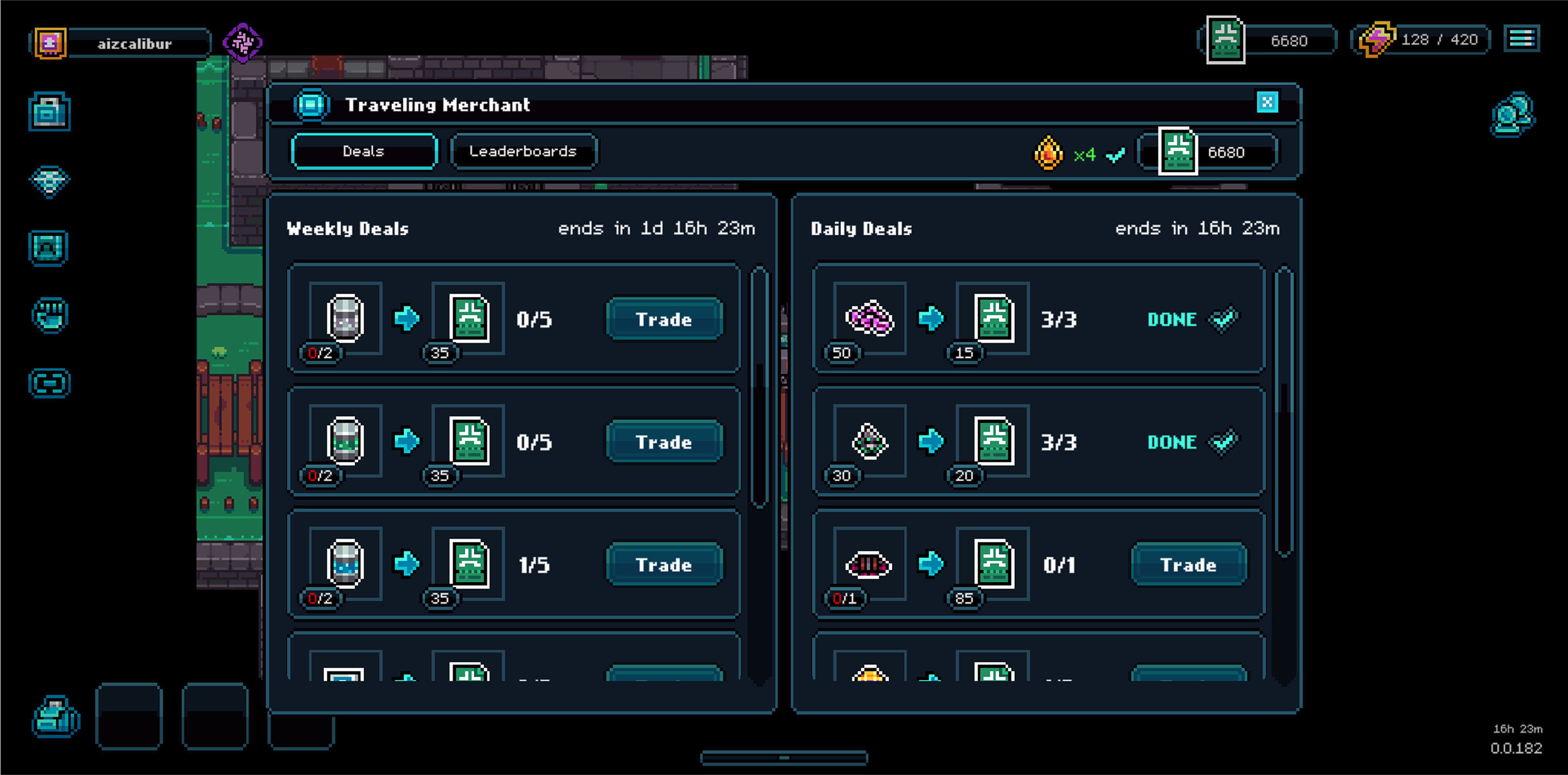The image size is (1568, 775).
Task: Click the flame x4 streak checkmark
Action: pyautogui.click(x=1116, y=155)
